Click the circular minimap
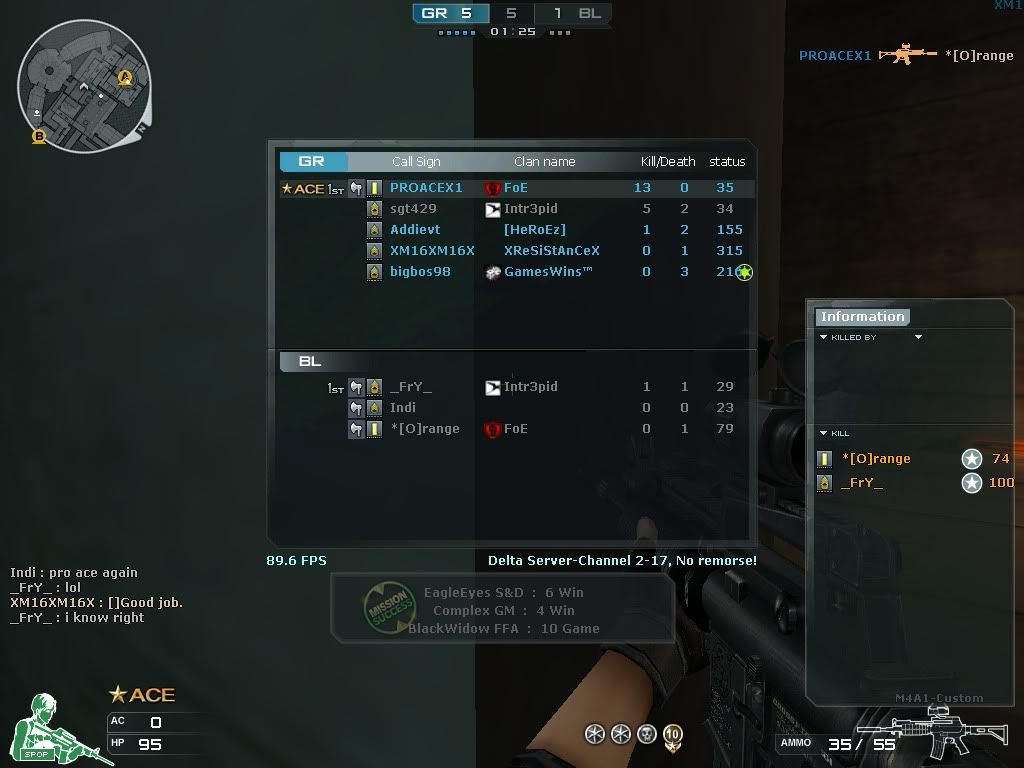1024x768 pixels. pyautogui.click(x=83, y=87)
